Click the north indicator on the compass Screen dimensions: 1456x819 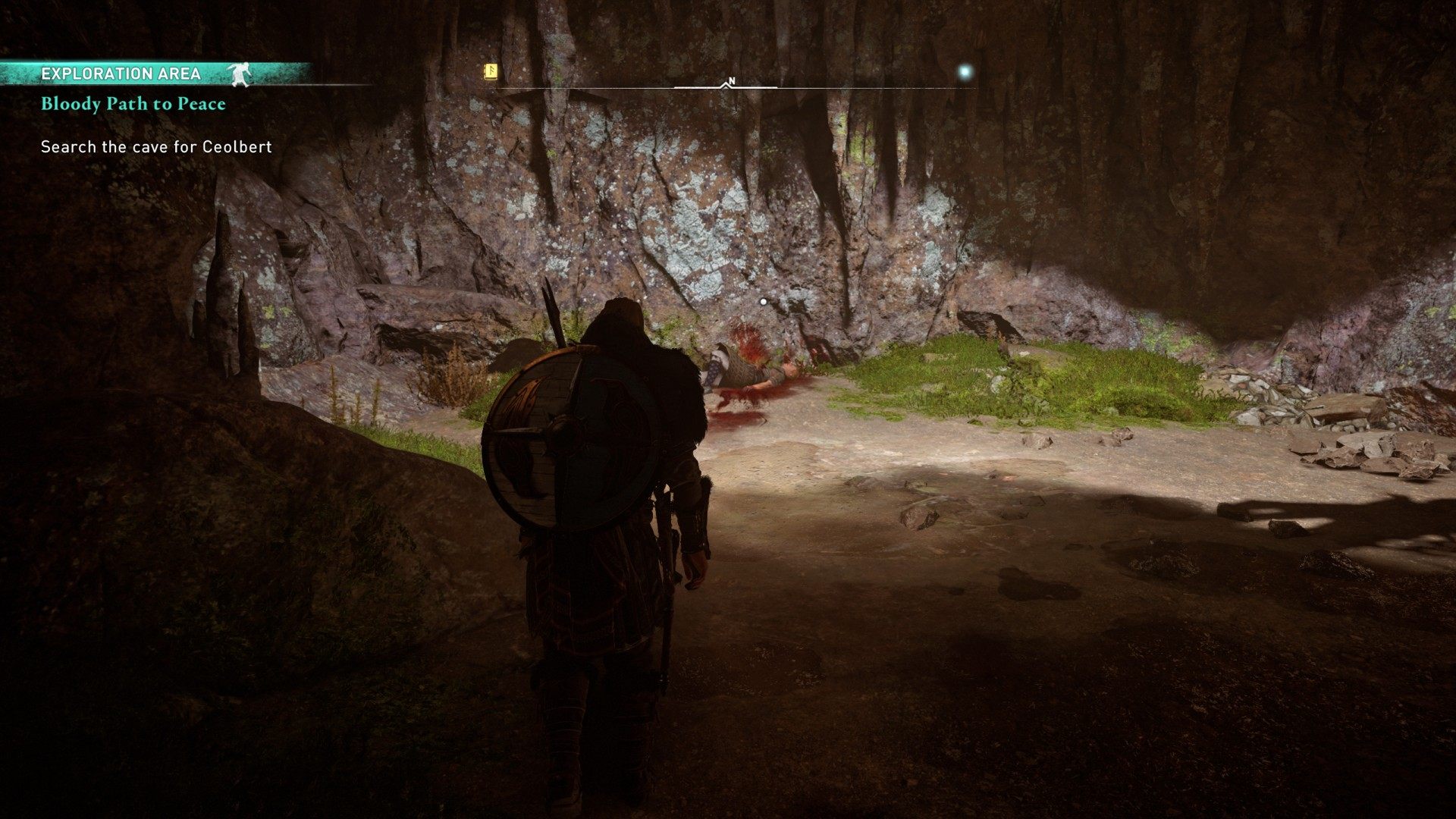731,81
